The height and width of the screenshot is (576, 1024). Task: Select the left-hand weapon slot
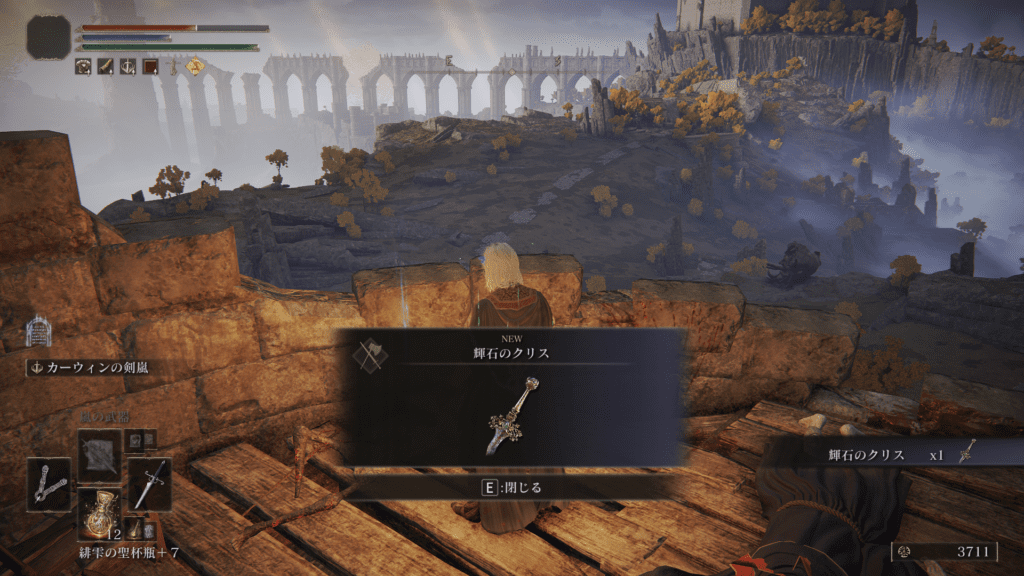49,484
